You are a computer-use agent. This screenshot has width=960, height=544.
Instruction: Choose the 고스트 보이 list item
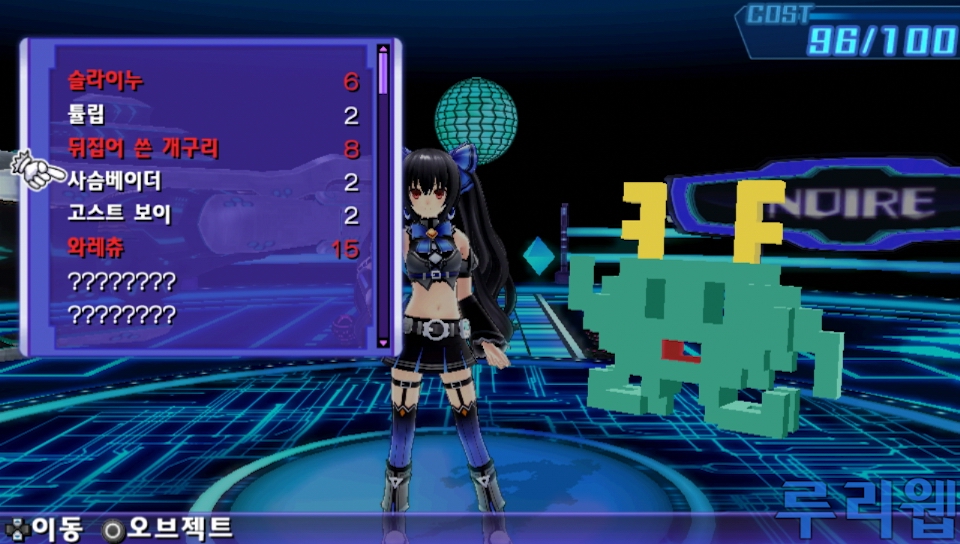(x=120, y=214)
